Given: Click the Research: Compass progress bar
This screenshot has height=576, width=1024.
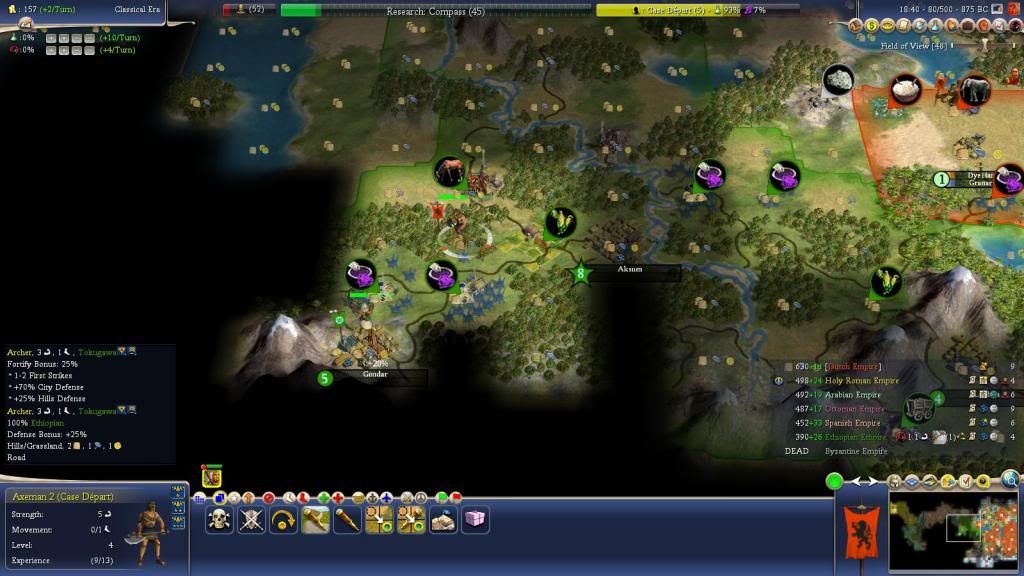Looking at the screenshot, I should point(435,11).
